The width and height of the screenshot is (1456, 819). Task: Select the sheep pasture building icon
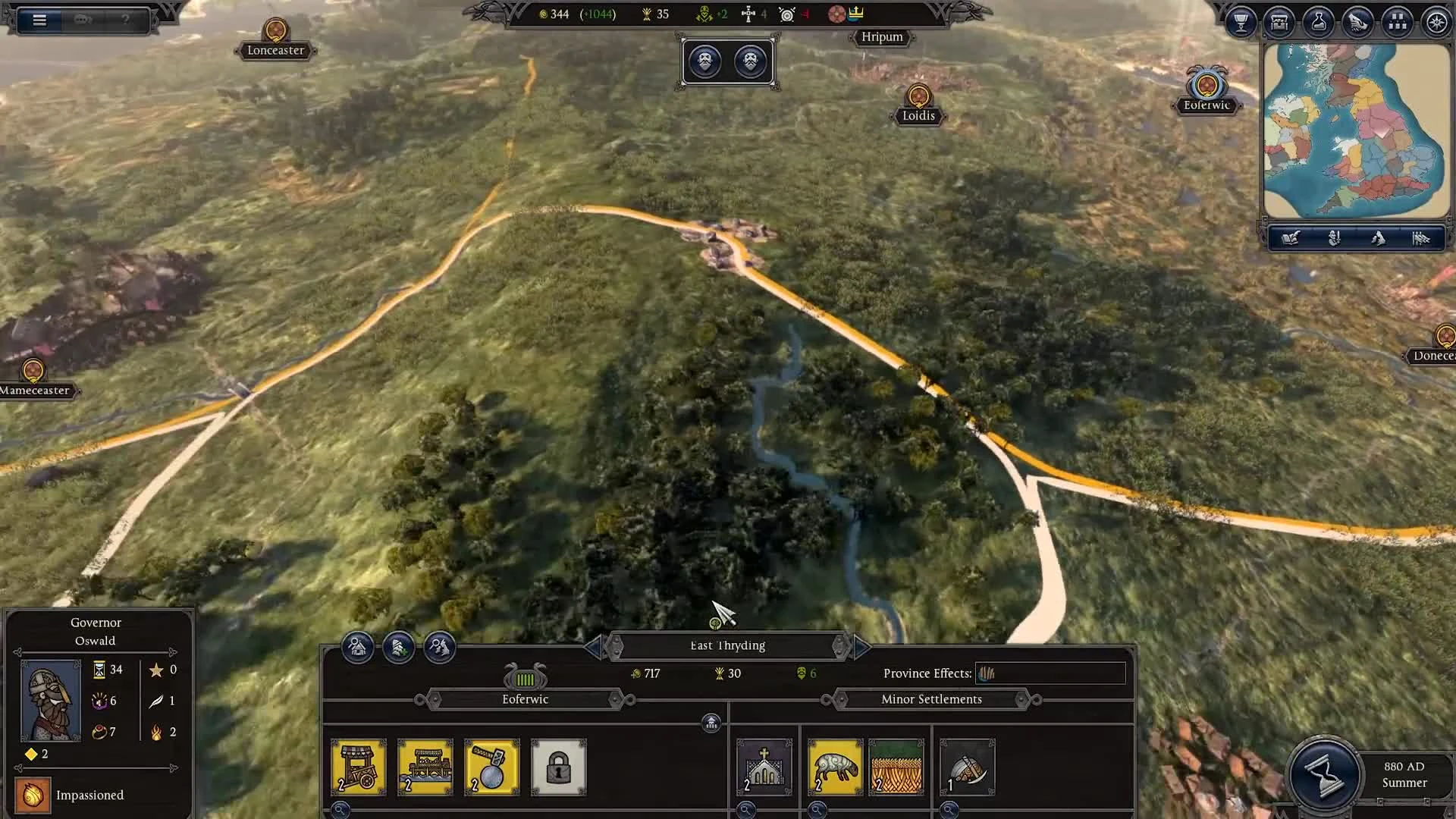[x=834, y=767]
